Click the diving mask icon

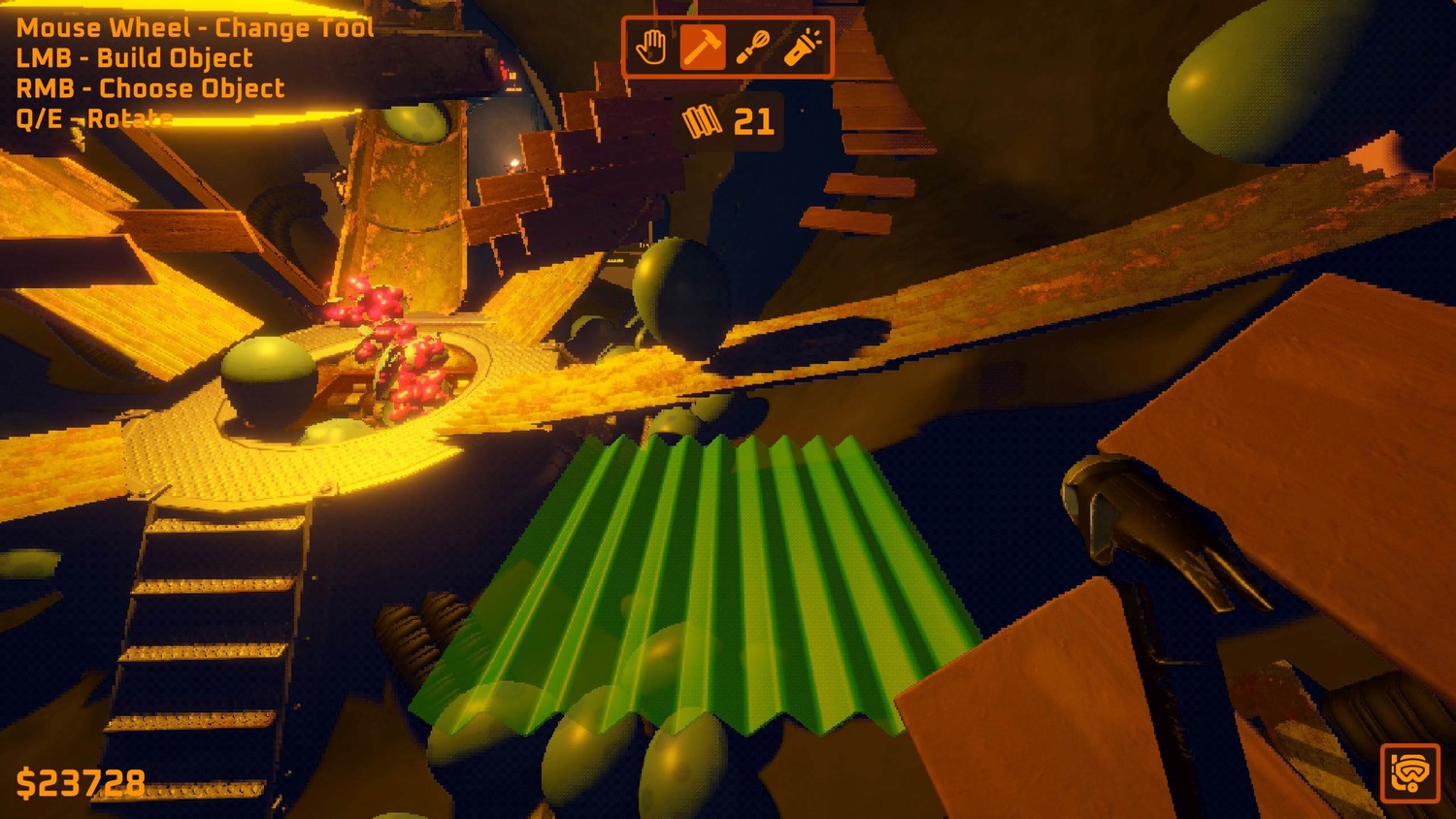coord(1409,772)
